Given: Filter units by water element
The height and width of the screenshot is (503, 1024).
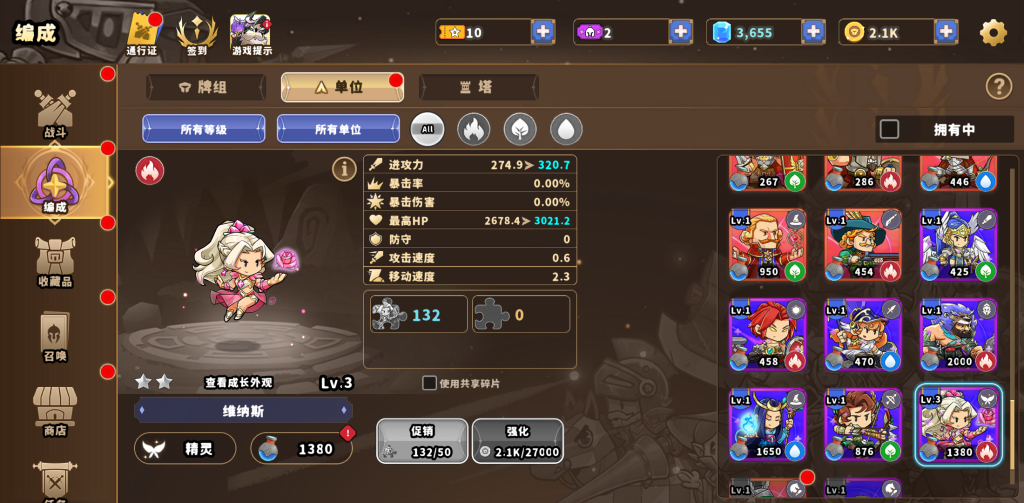Looking at the screenshot, I should (566, 129).
